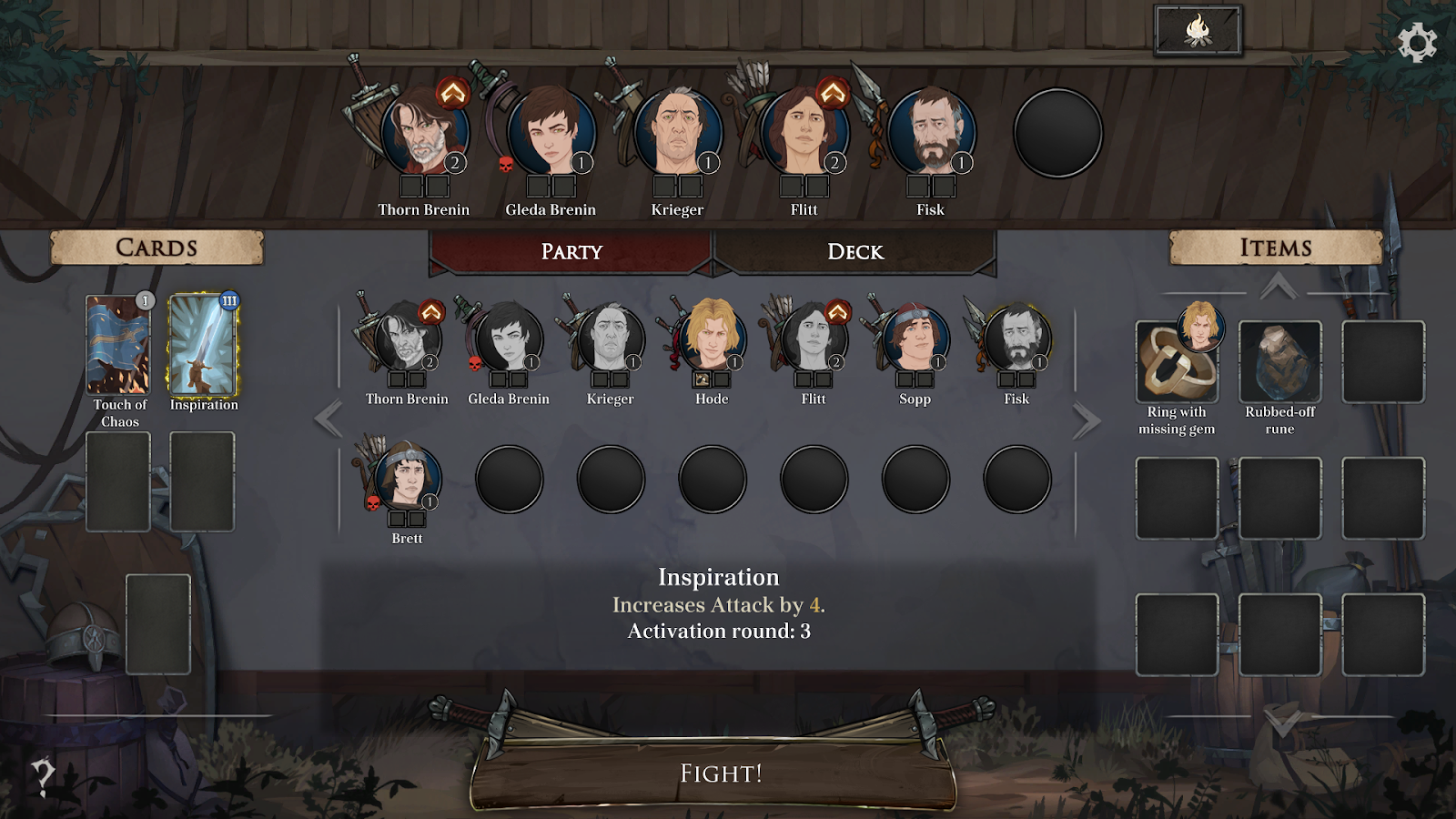Pick the Rubbed-off rune item
1456x819 pixels.
pos(1279,361)
